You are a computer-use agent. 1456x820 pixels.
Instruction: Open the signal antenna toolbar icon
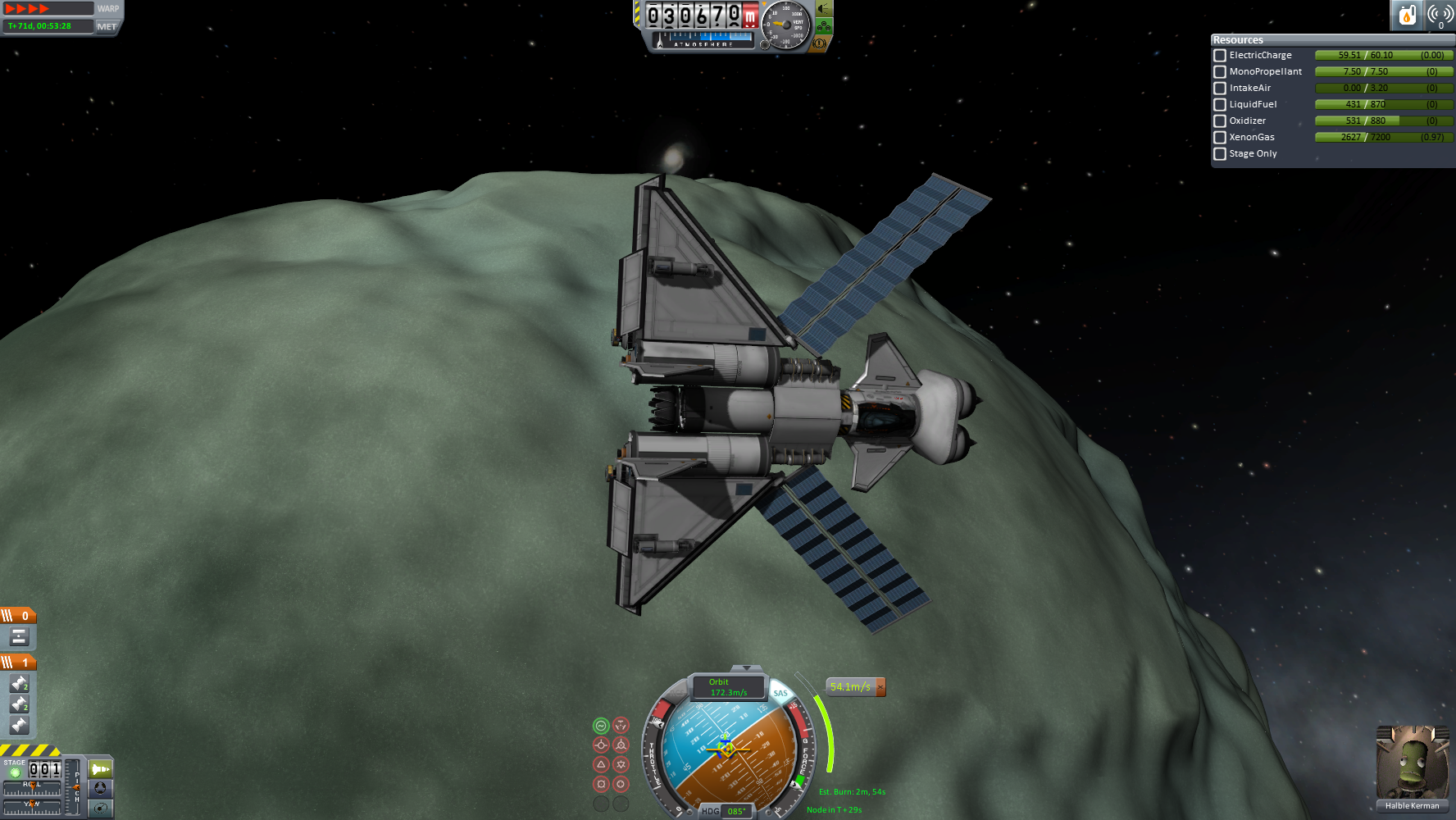1440,15
